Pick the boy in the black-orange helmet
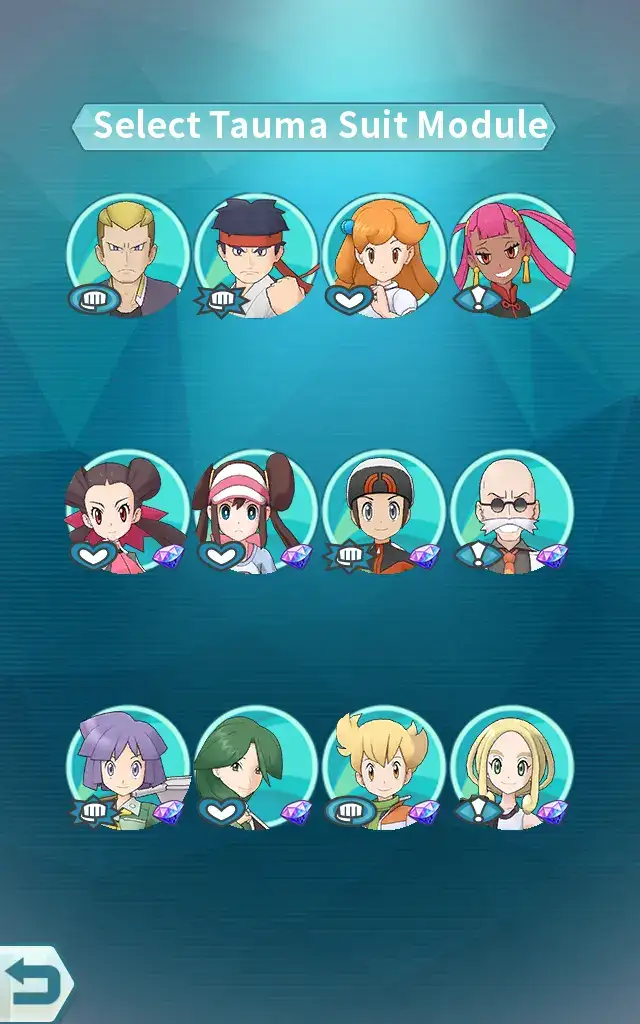 click(x=384, y=512)
